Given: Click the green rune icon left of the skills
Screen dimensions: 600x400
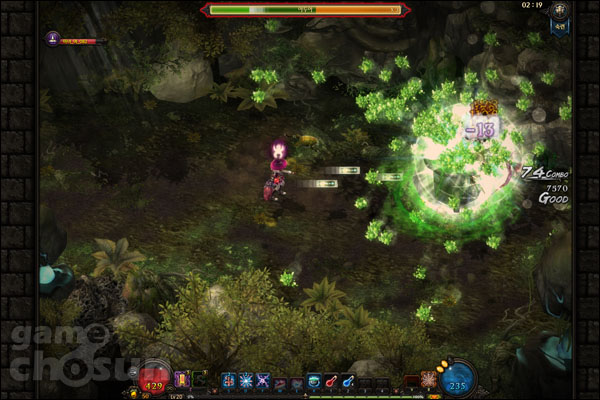Looking at the screenshot, I should 198,380.
